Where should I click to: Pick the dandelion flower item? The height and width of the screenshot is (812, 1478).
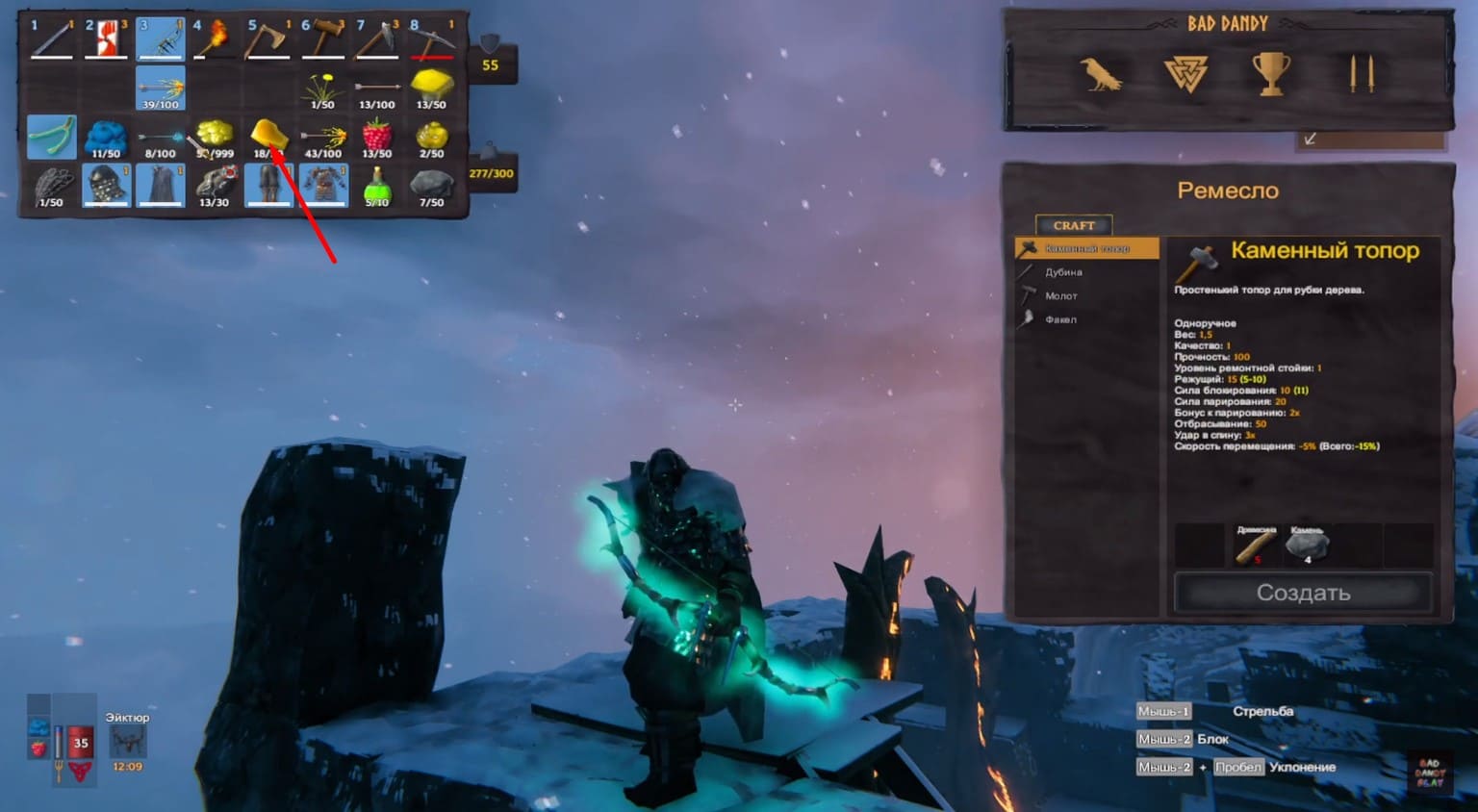click(x=322, y=89)
